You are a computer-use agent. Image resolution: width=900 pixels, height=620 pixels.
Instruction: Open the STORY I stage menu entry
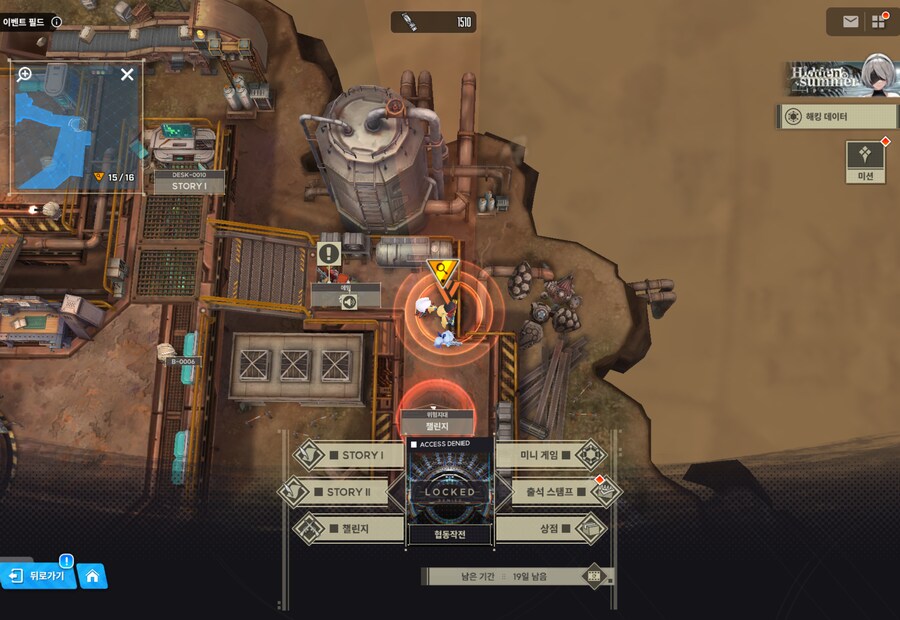click(x=350, y=456)
